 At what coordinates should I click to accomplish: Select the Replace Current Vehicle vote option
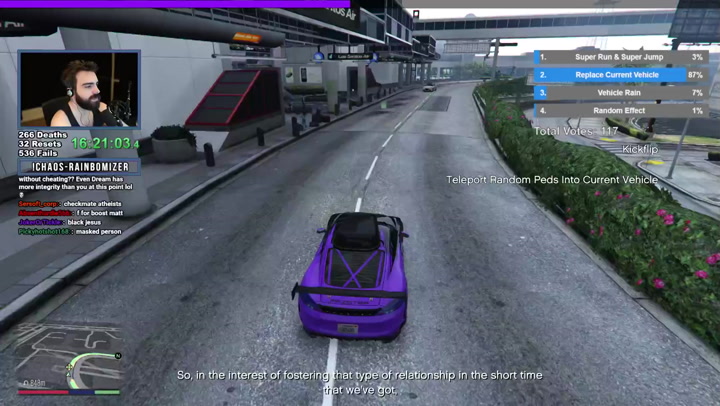point(618,75)
